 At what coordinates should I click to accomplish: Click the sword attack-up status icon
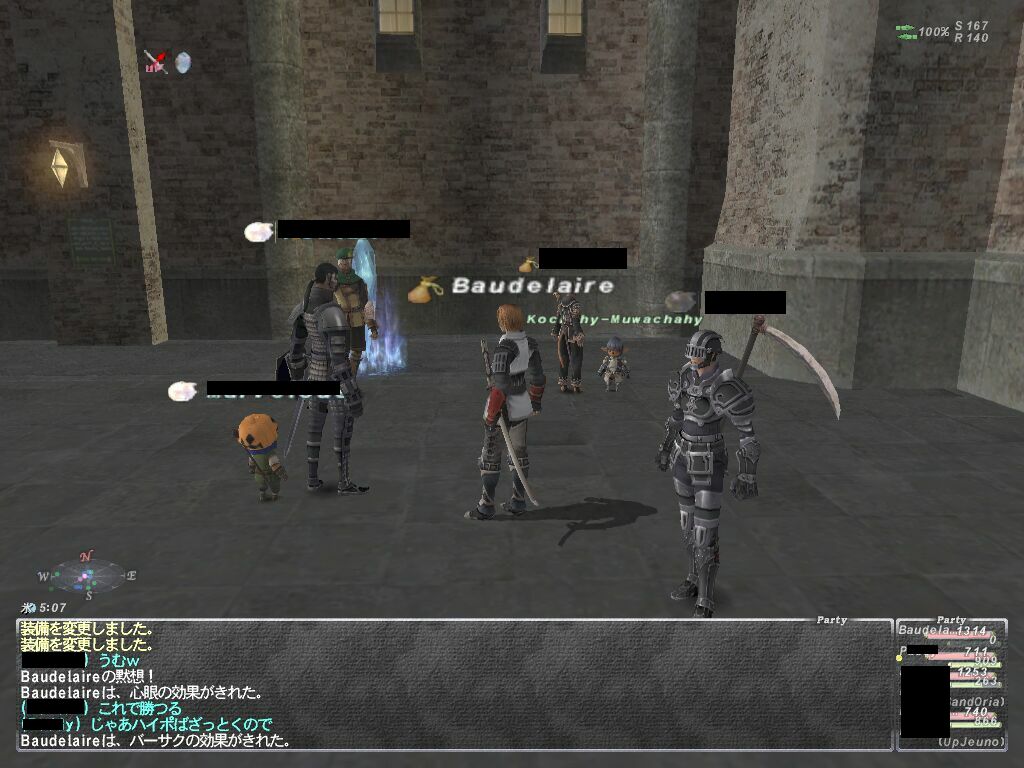click(155, 62)
